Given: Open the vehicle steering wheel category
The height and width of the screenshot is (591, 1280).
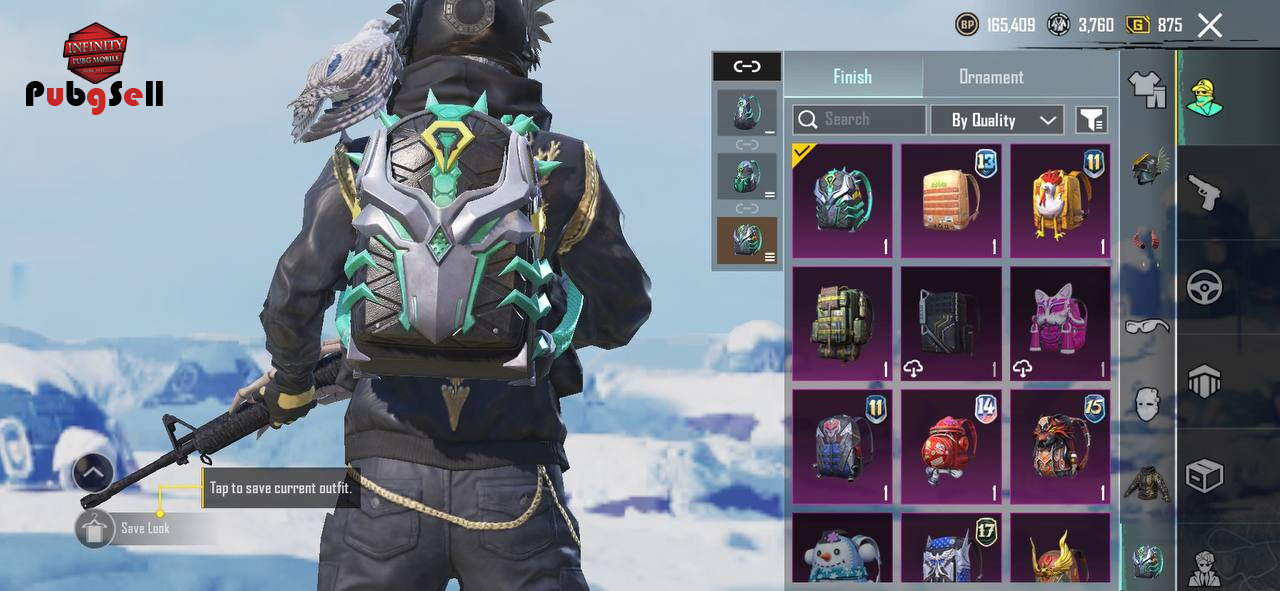Looking at the screenshot, I should [1204, 288].
